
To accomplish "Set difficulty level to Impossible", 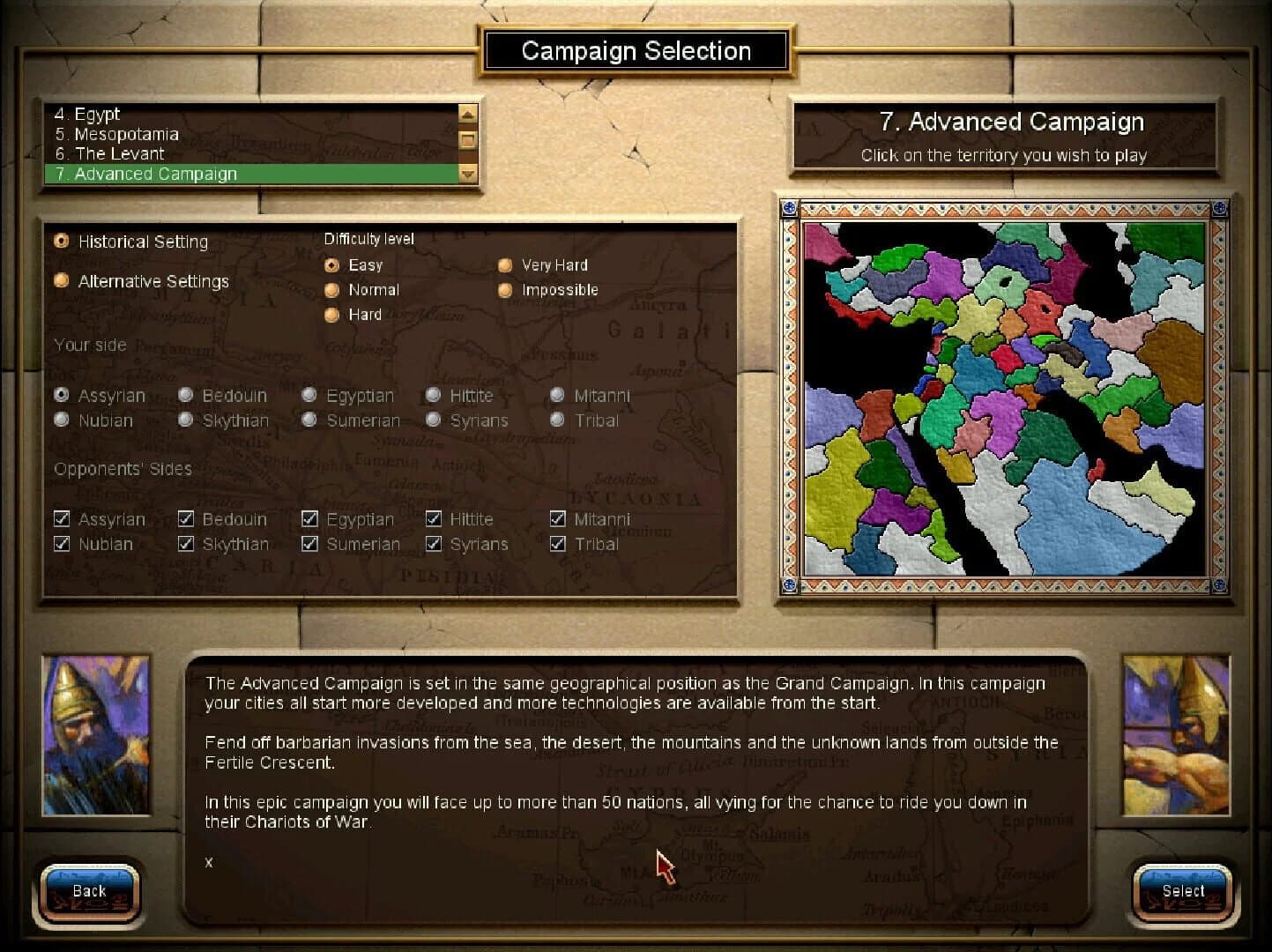I will [x=505, y=289].
